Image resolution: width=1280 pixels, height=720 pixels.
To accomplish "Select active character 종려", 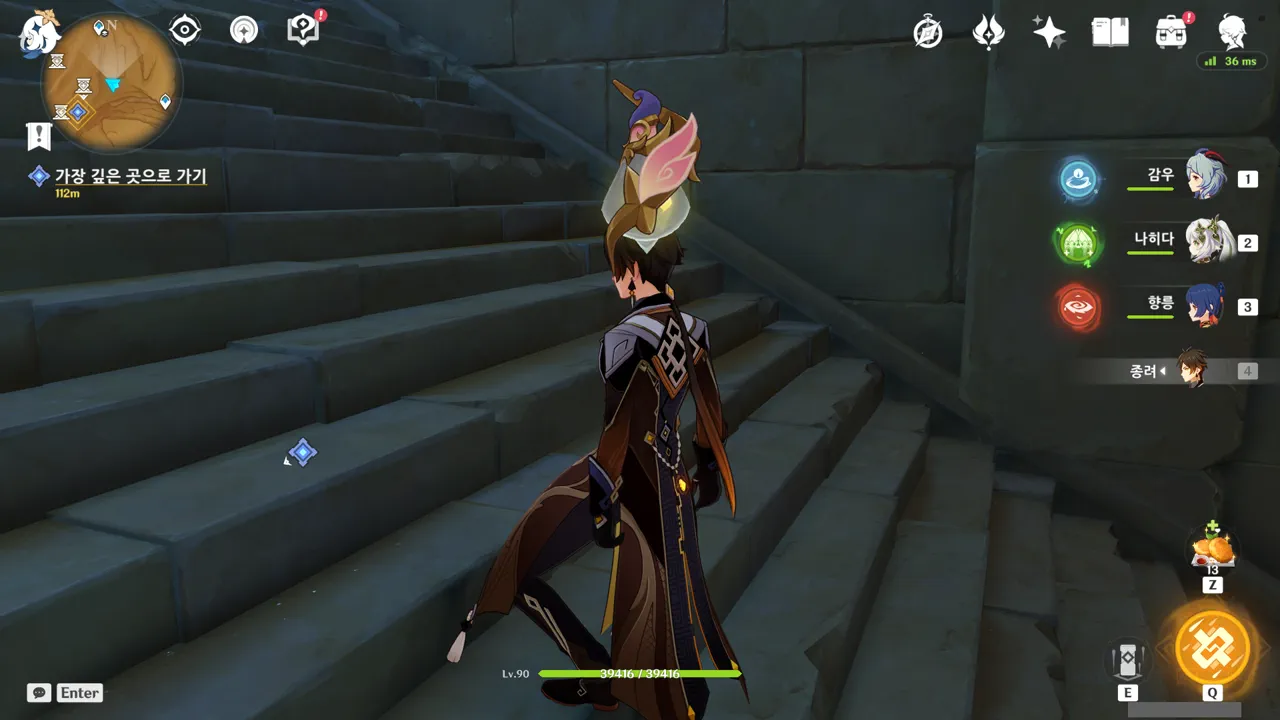I will click(x=1190, y=370).
